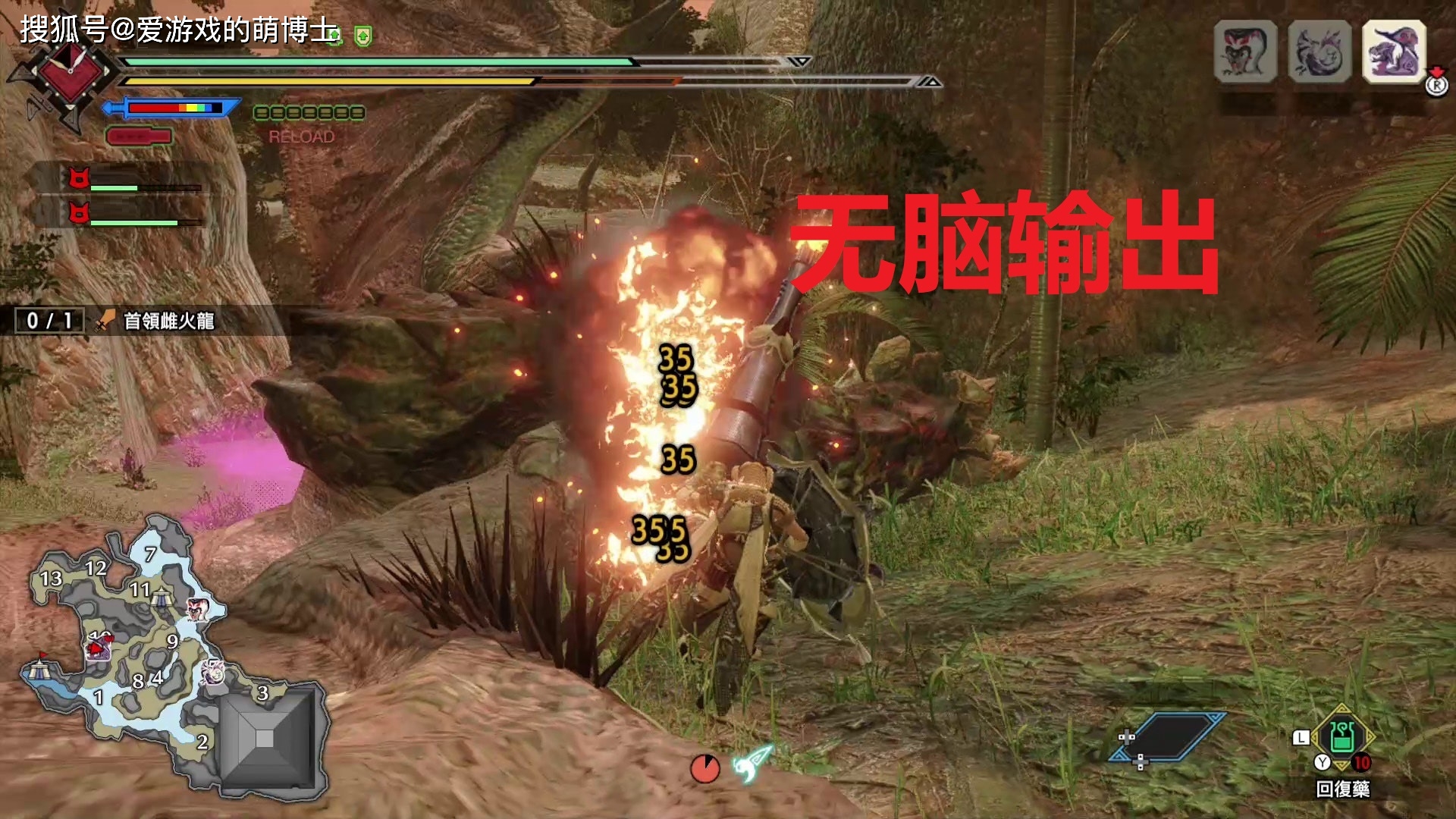Open the blue diamond action palette

tap(1166, 736)
